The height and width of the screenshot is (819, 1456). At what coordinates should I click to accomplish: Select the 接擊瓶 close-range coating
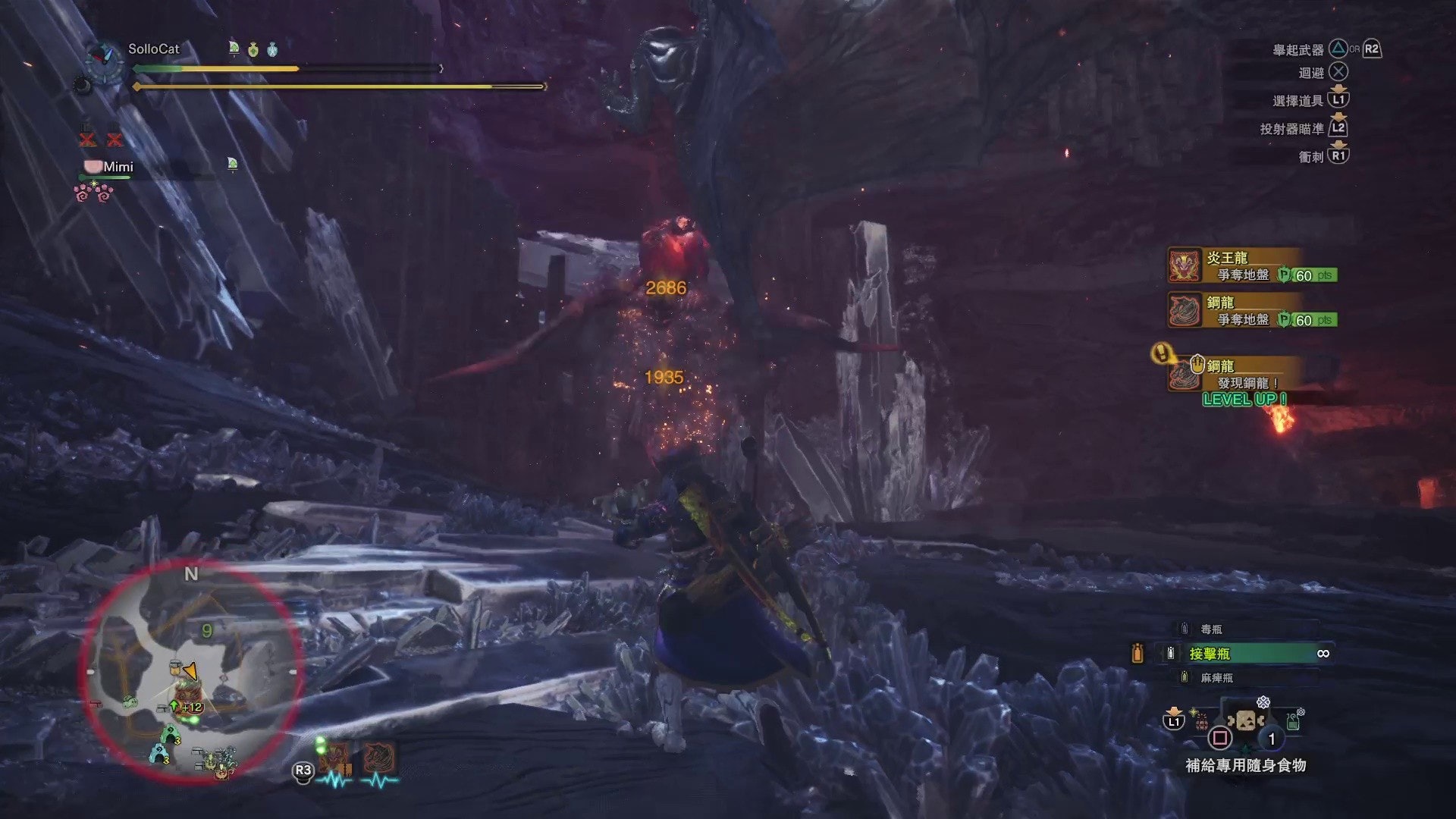pyautogui.click(x=1228, y=654)
